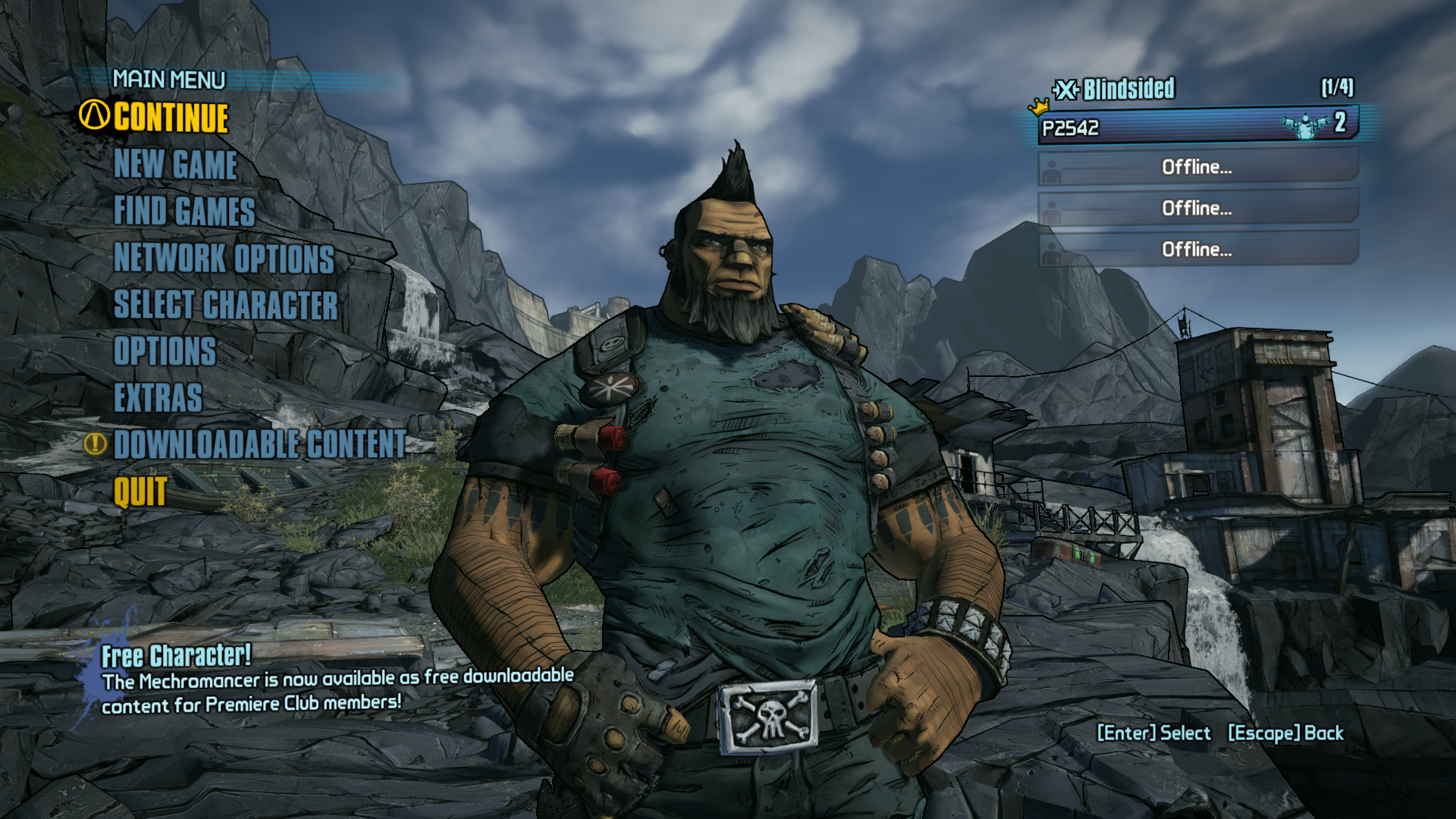
Task: Open the Options menu
Action: (x=165, y=351)
